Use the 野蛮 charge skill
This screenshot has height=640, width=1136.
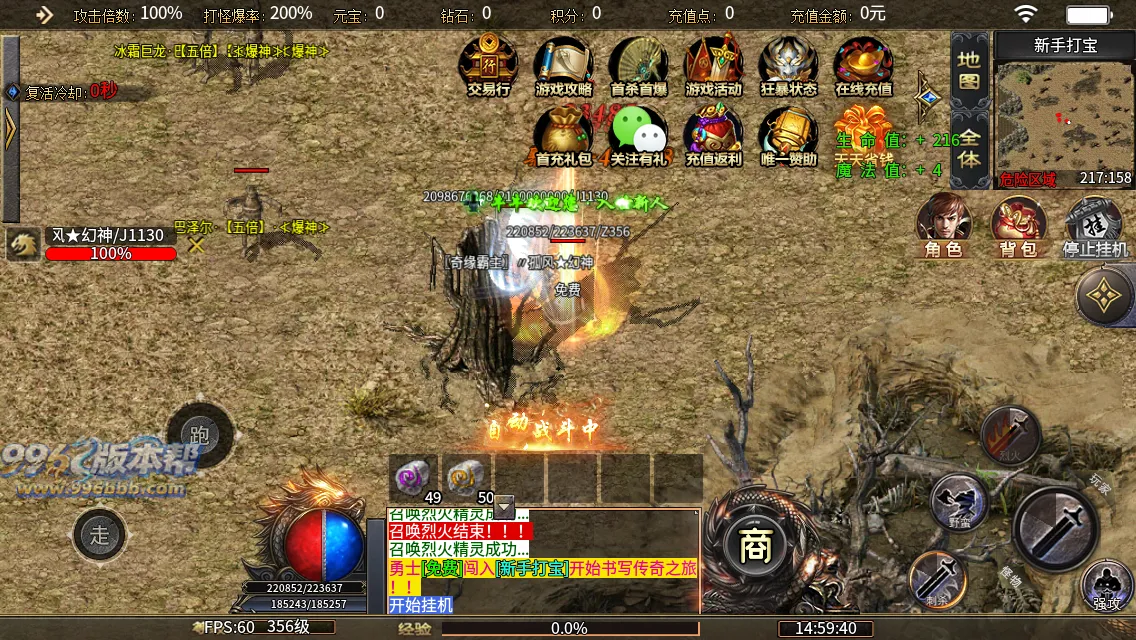click(960, 501)
